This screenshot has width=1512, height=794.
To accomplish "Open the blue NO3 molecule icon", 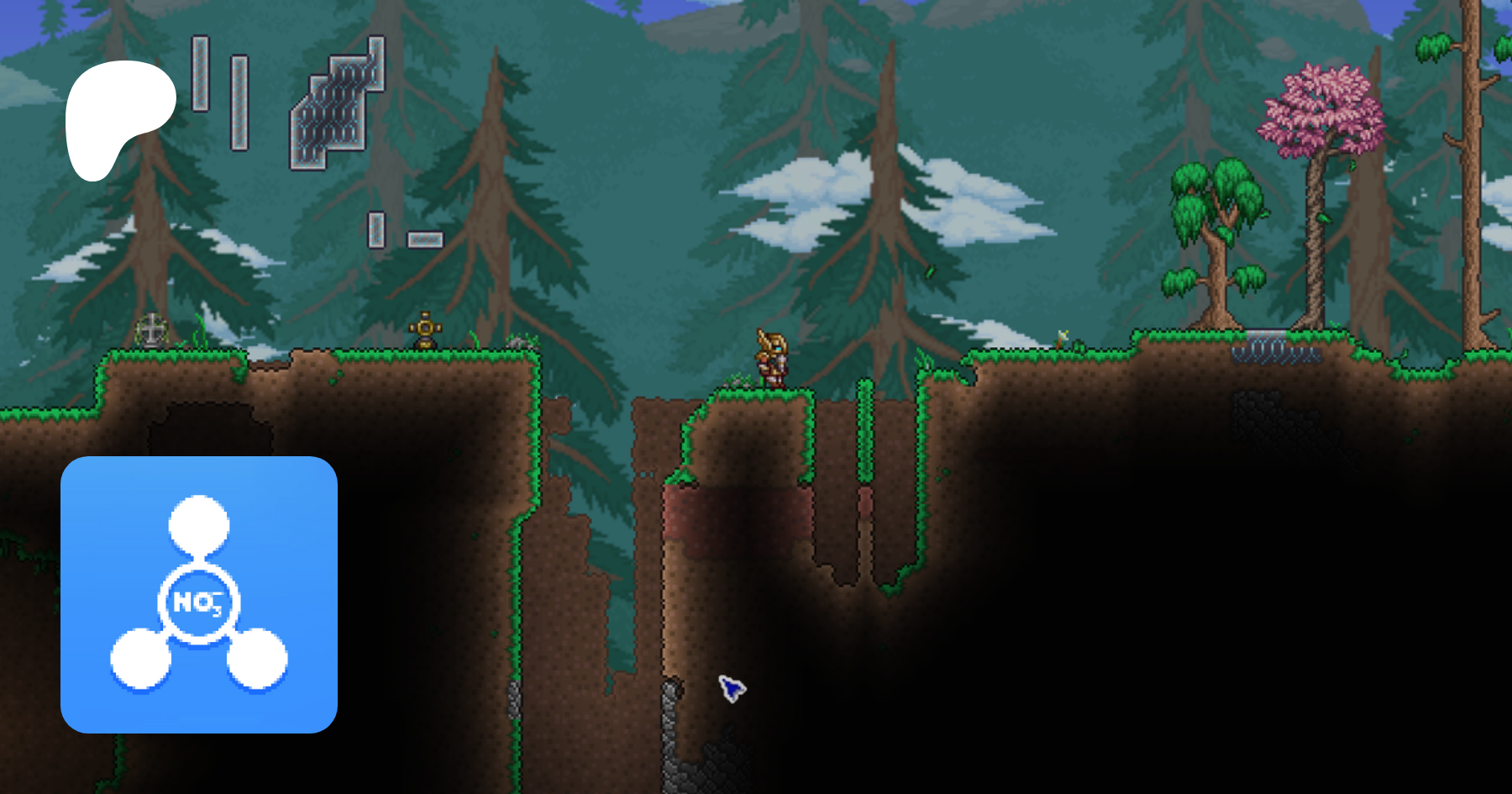I will (x=199, y=595).
